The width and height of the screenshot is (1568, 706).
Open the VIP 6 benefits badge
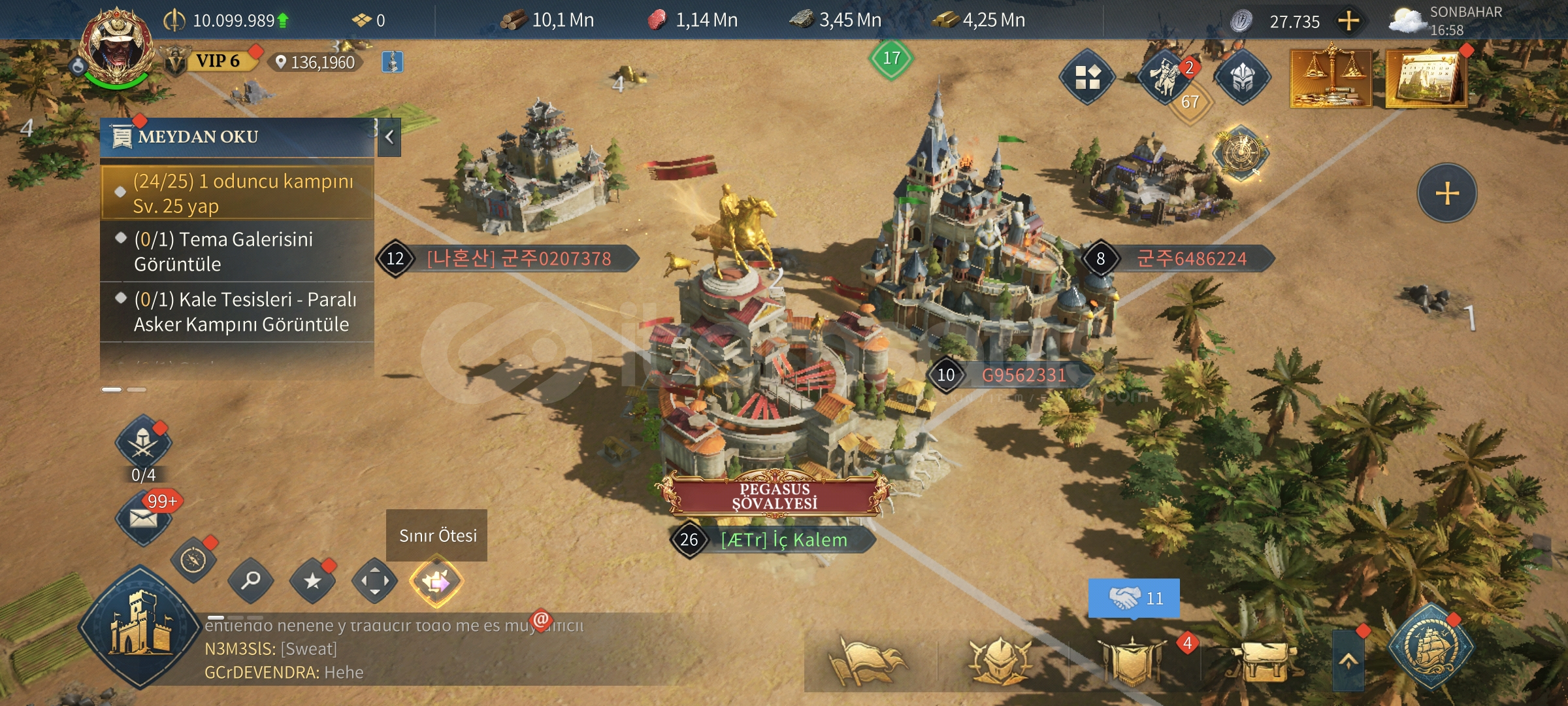[217, 61]
